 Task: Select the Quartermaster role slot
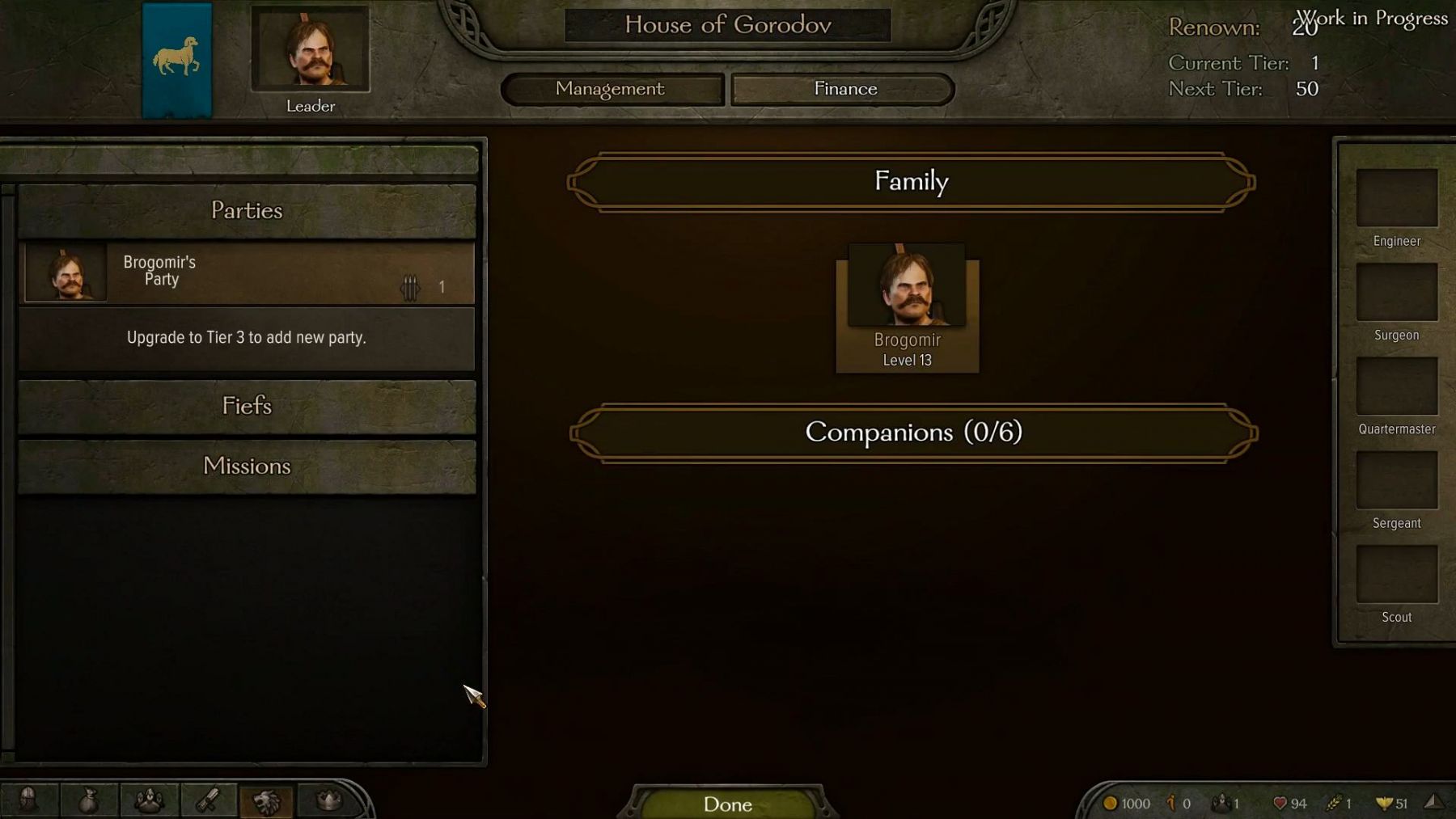[x=1396, y=386]
